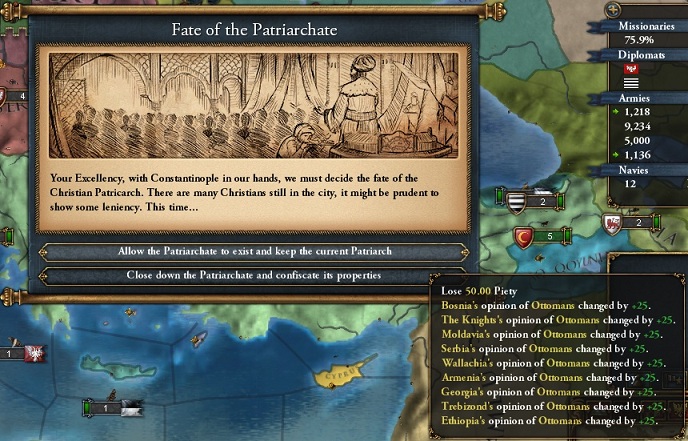Click the round button atop the outliner

click(612, 9)
